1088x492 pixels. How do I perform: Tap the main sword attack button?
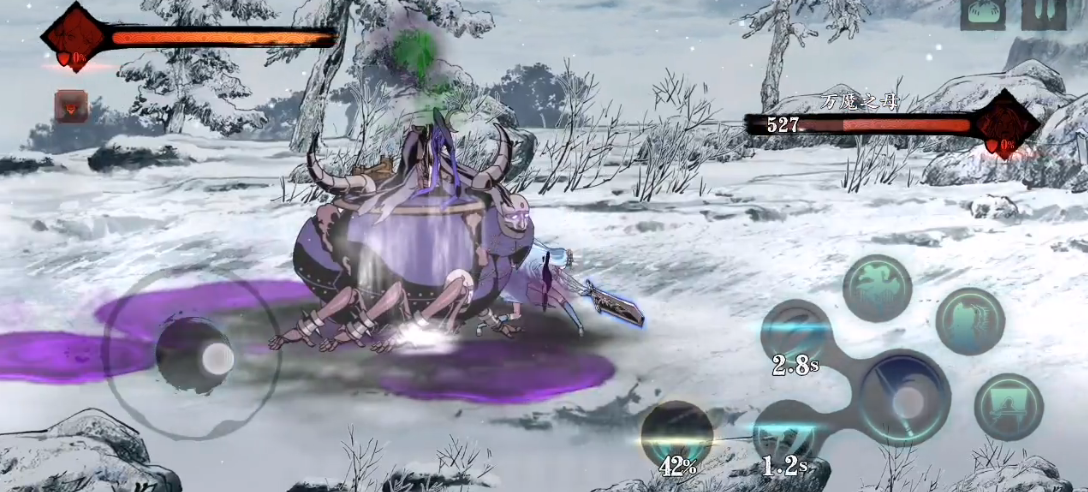[x=905, y=395]
